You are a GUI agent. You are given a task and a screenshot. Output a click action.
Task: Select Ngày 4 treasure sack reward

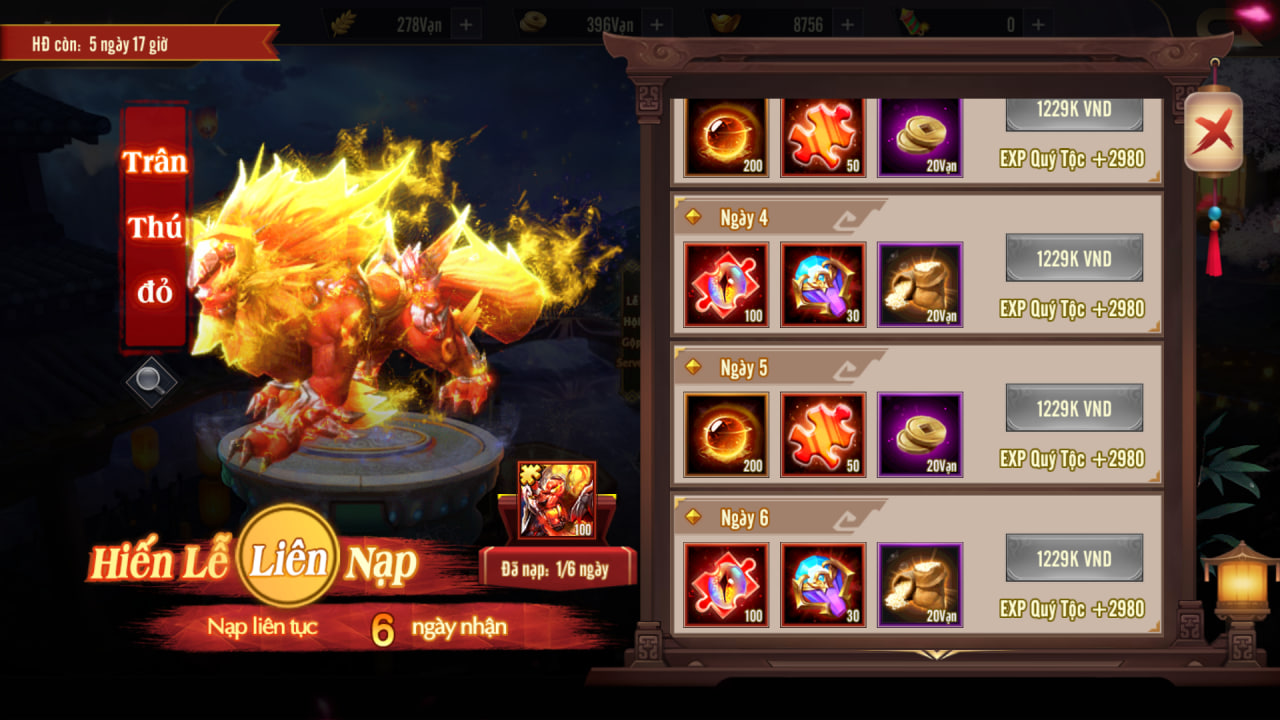point(920,285)
